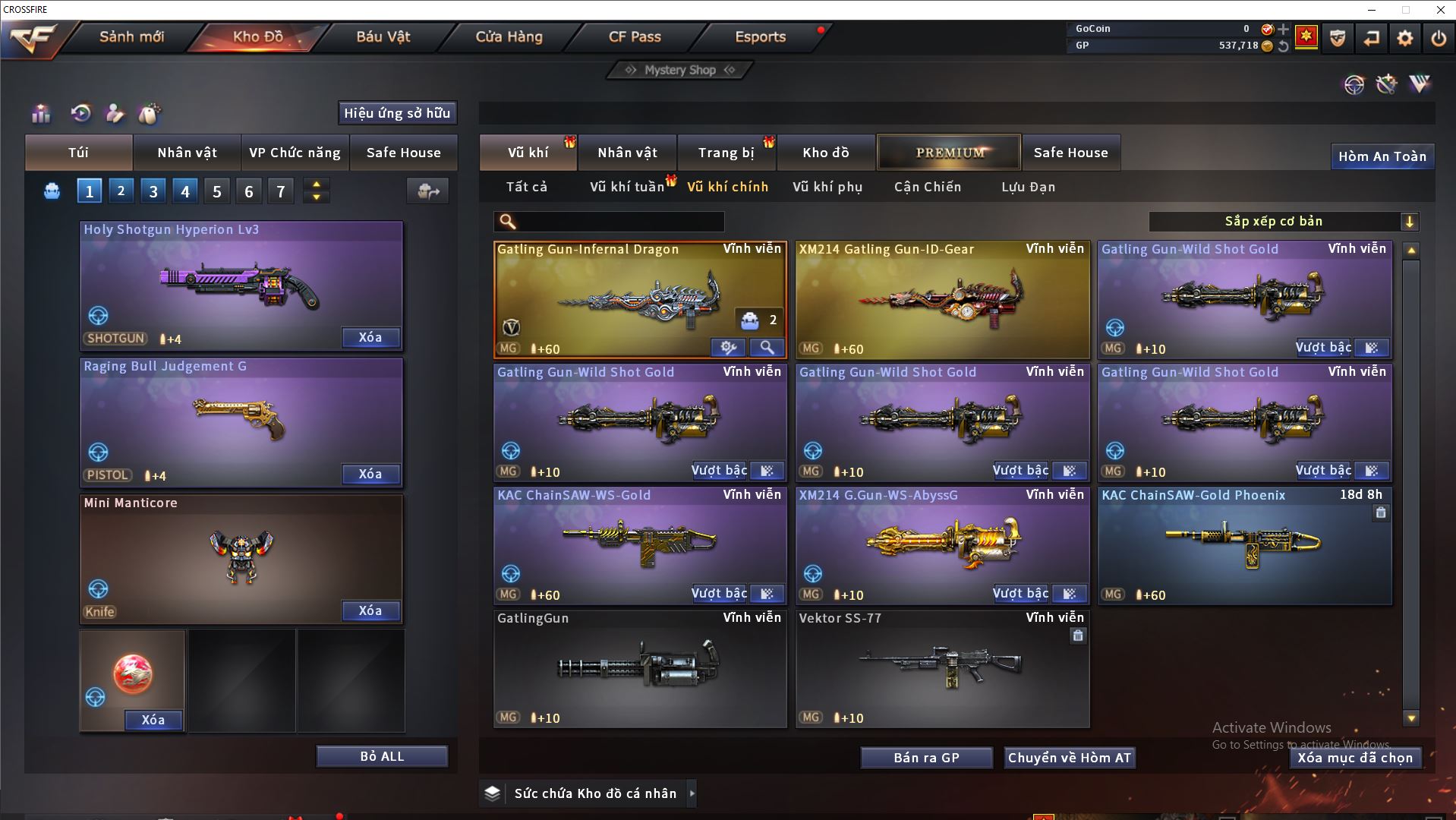Click the Hiệu ứng sở hữu button
Screen dimensions: 1456x820
click(397, 113)
